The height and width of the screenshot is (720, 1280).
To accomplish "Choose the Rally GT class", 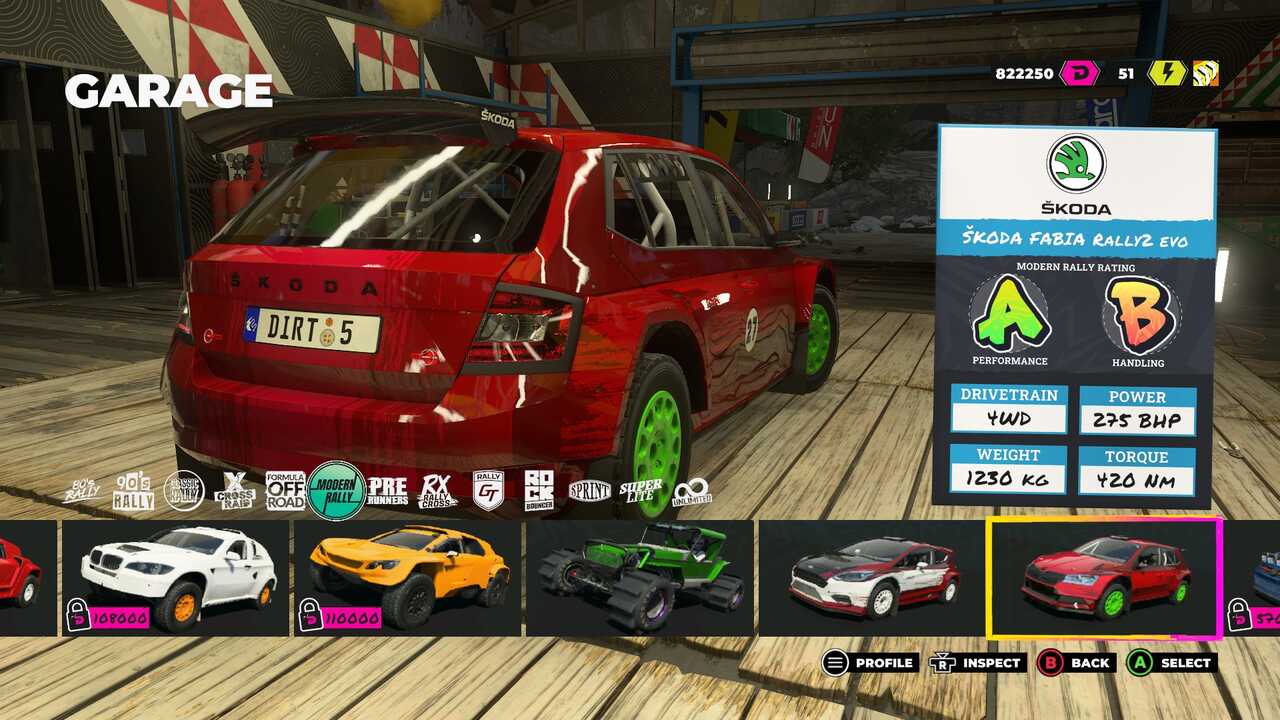I will (x=488, y=491).
